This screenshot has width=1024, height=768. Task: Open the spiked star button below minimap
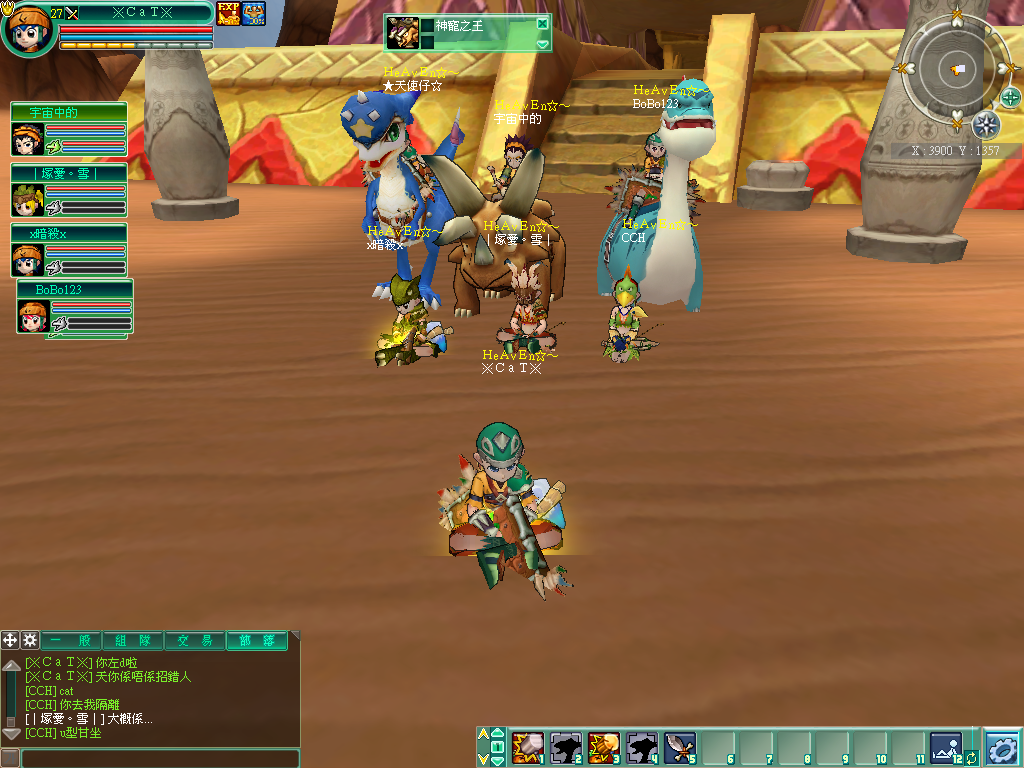[986, 125]
